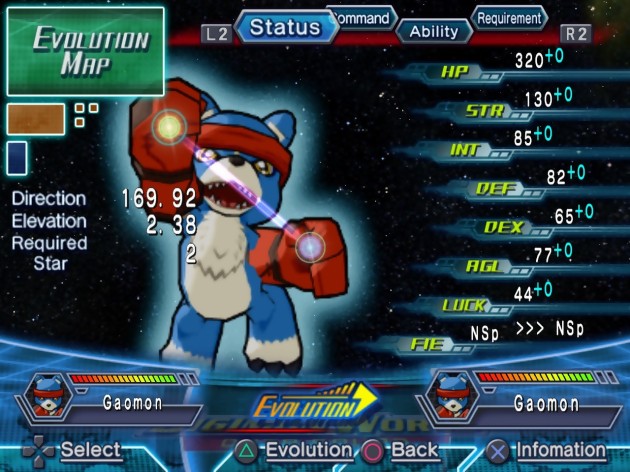630x472 pixels.
Task: Click the orange-brown map tile thumbnail
Action: pyautogui.click(x=36, y=119)
